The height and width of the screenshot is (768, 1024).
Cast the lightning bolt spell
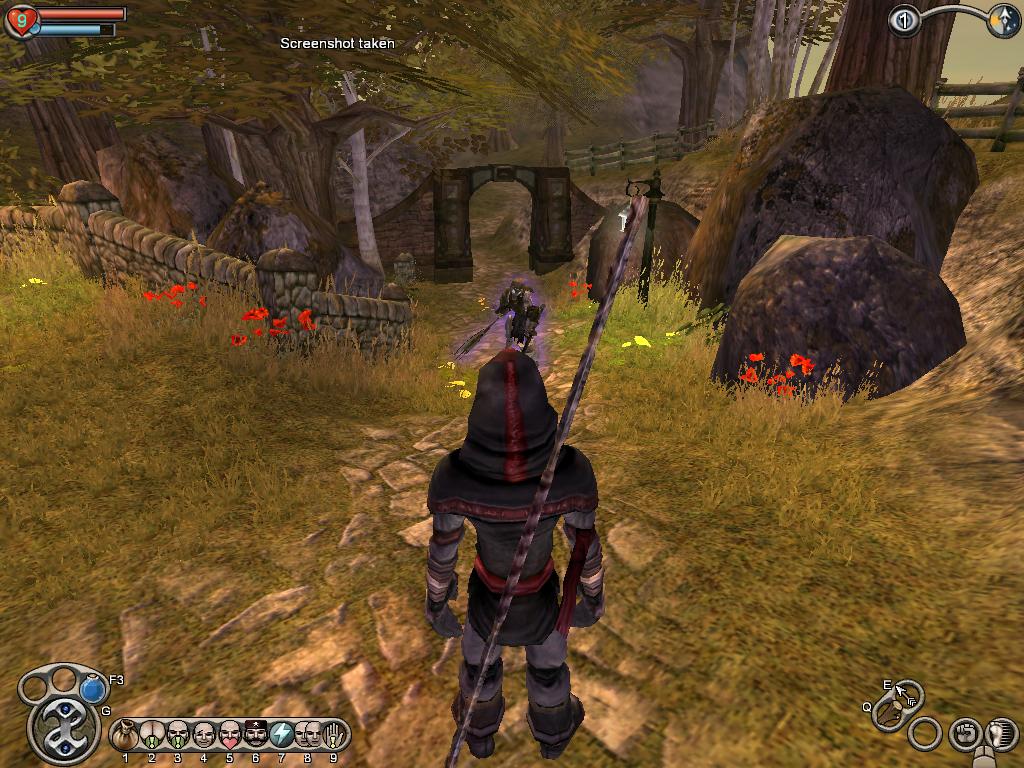[282, 735]
